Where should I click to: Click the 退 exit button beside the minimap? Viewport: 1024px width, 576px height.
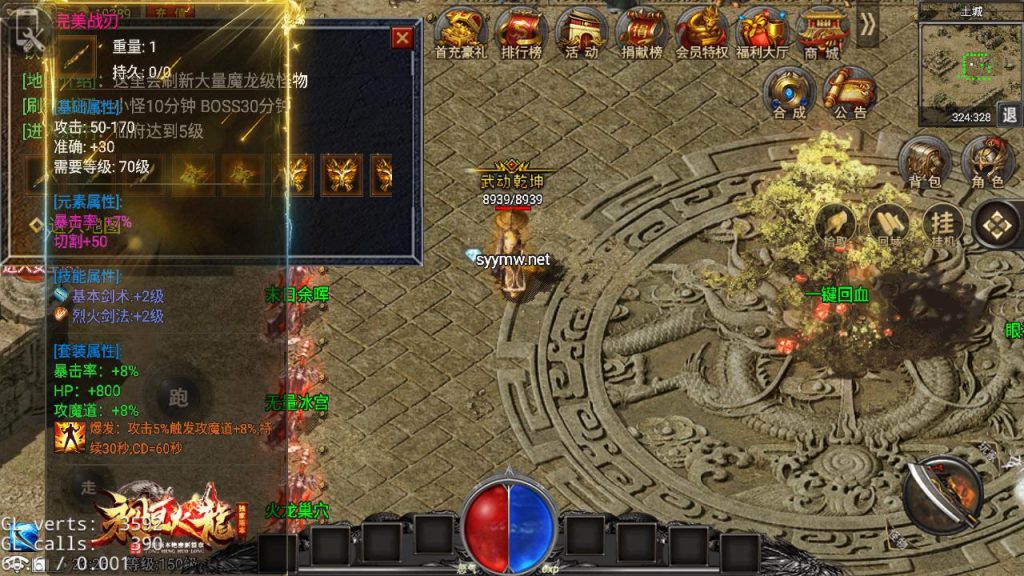1009,114
